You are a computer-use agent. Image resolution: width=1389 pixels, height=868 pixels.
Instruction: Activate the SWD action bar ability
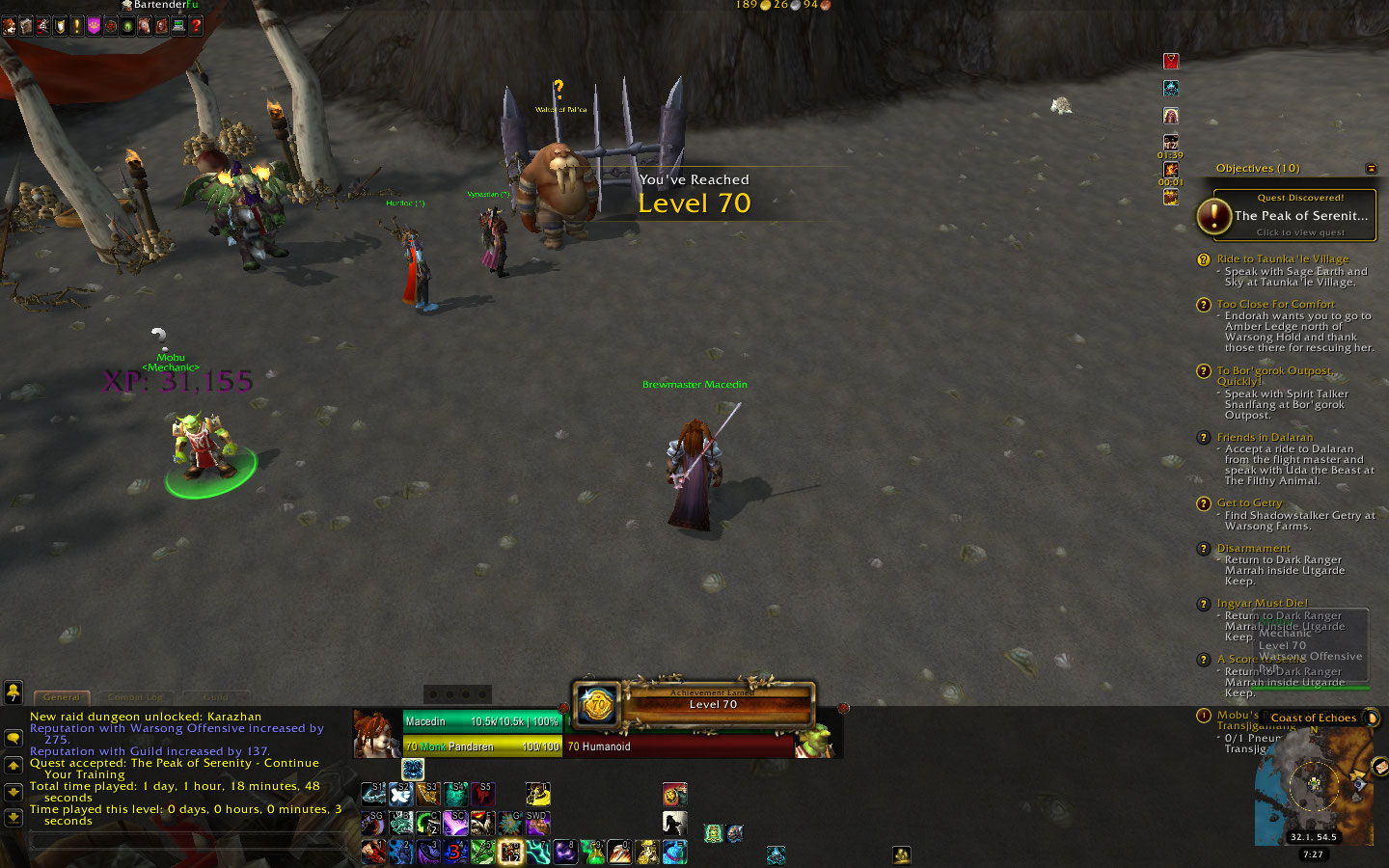pyautogui.click(x=537, y=823)
